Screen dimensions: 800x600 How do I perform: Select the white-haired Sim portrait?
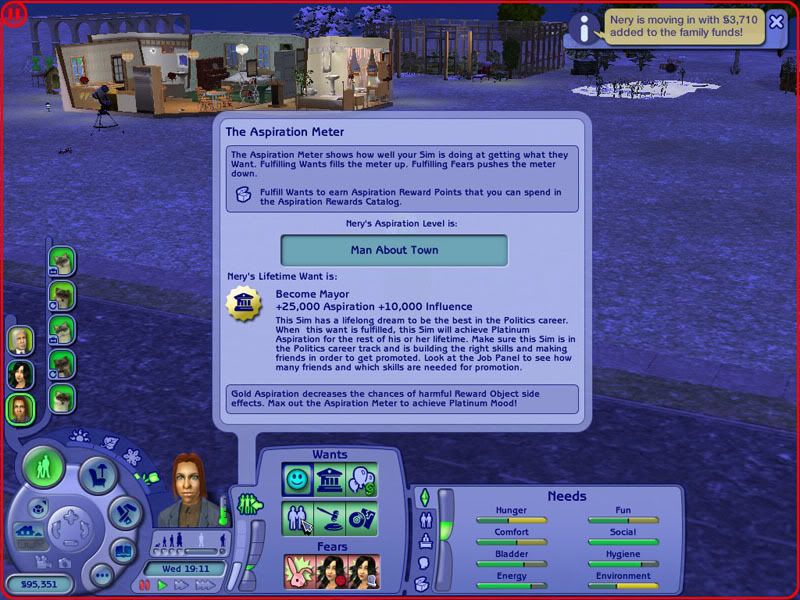[x=20, y=340]
